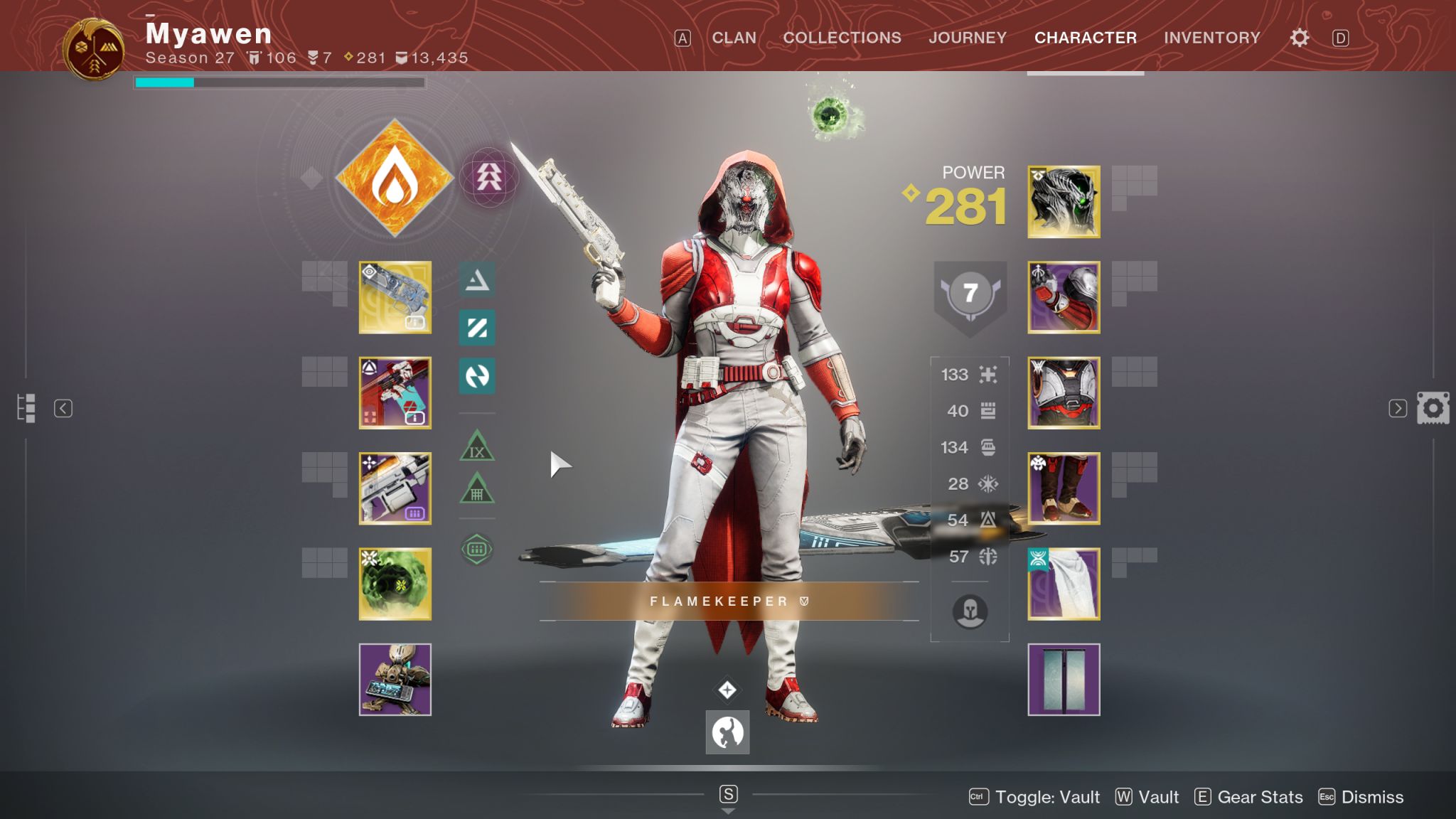Viewport: 1456px width, 819px height.
Task: Switch to the Inventory tab
Action: pyautogui.click(x=1211, y=38)
